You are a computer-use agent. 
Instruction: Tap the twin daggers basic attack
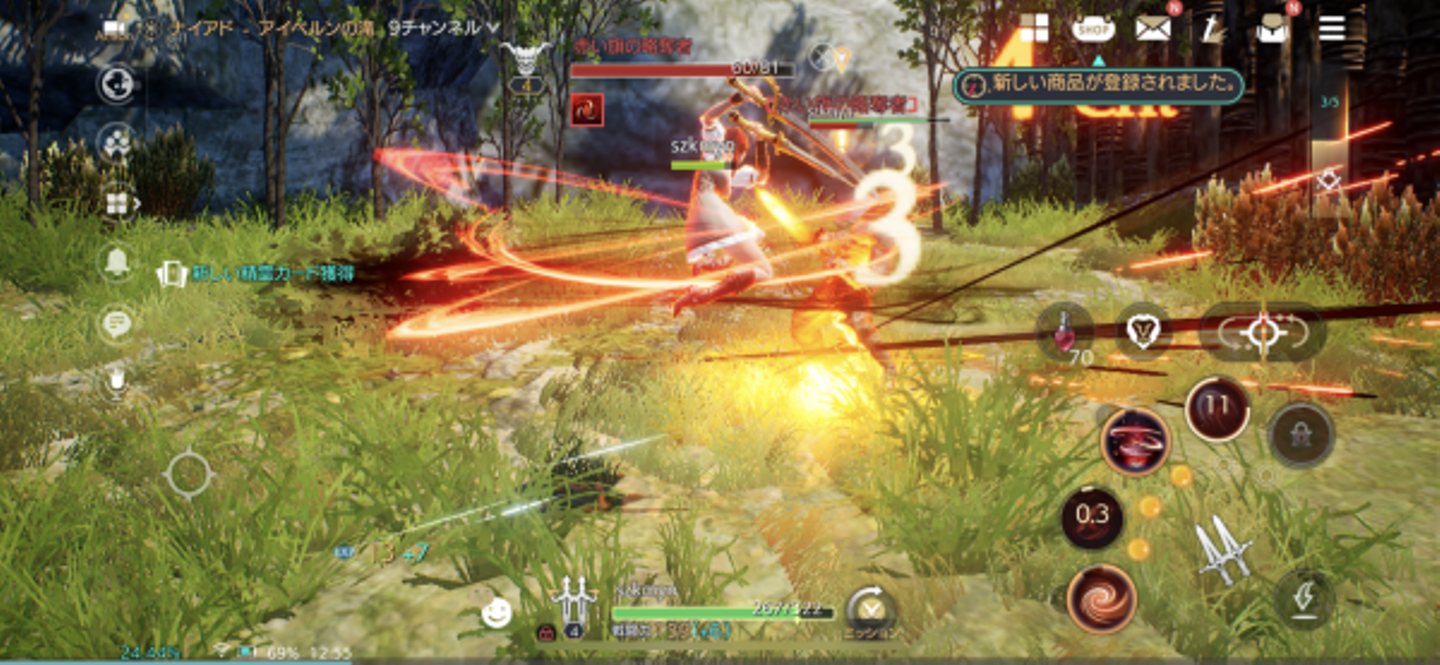pos(1224,550)
